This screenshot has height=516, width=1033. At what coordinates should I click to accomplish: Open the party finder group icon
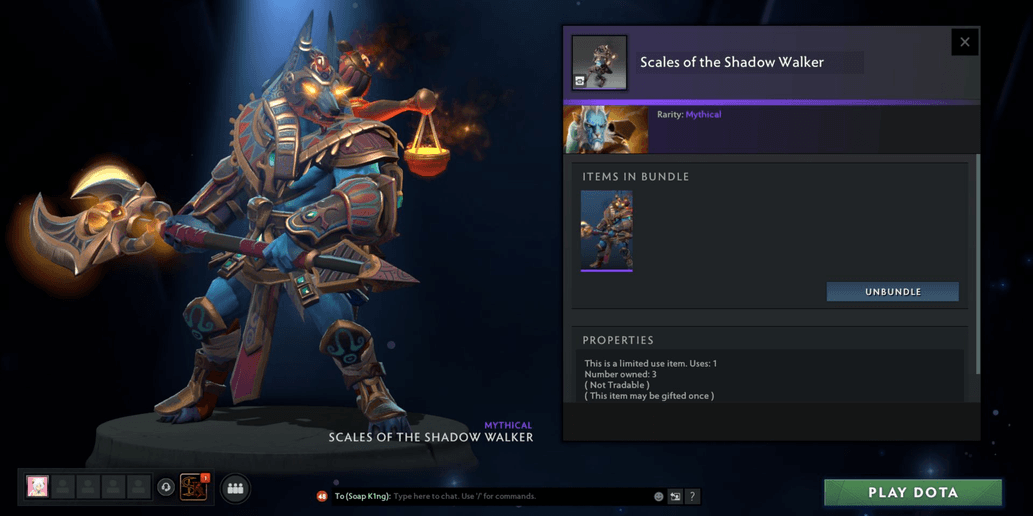[x=236, y=488]
